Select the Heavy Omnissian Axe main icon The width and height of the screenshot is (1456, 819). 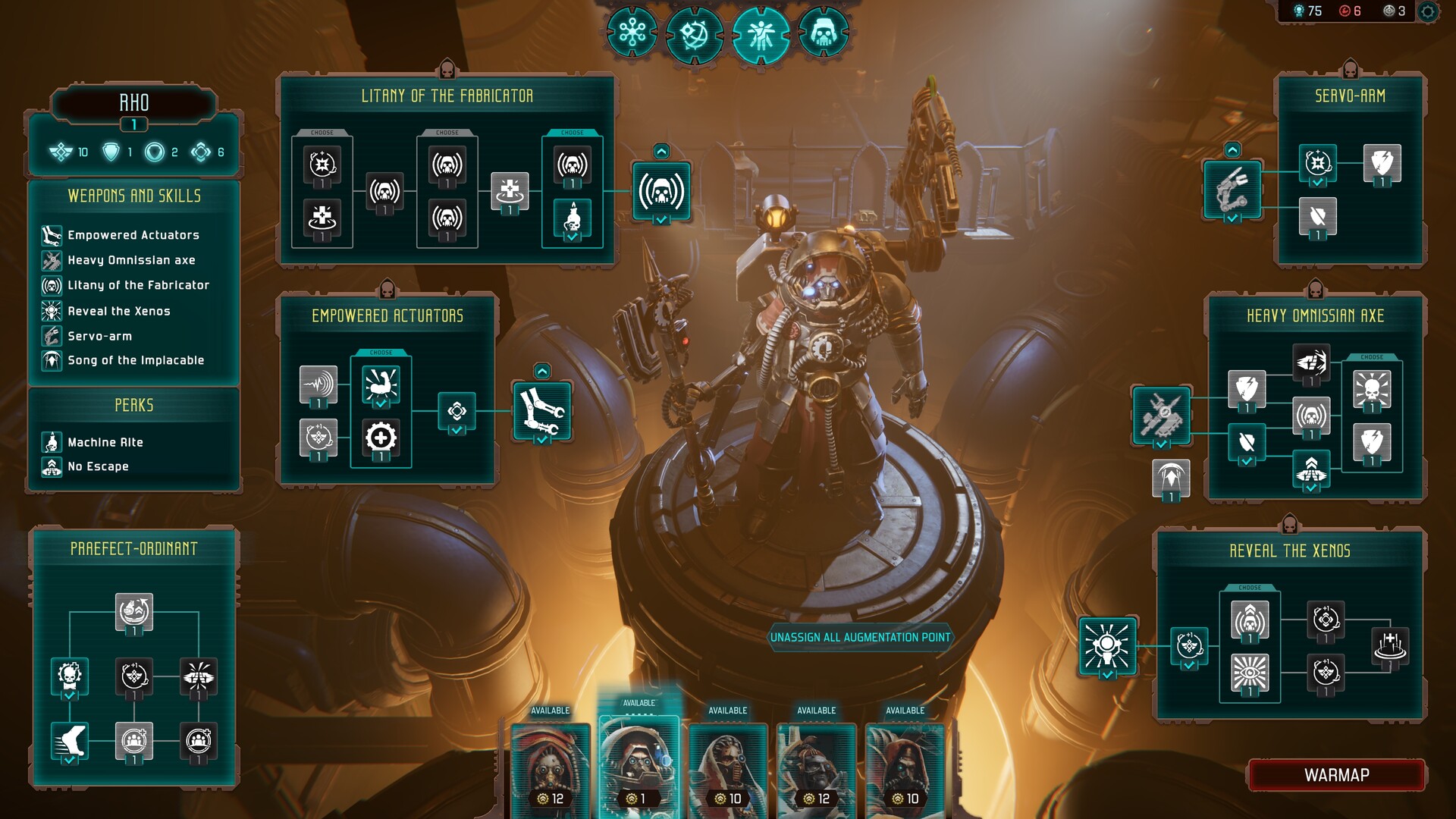1161,415
